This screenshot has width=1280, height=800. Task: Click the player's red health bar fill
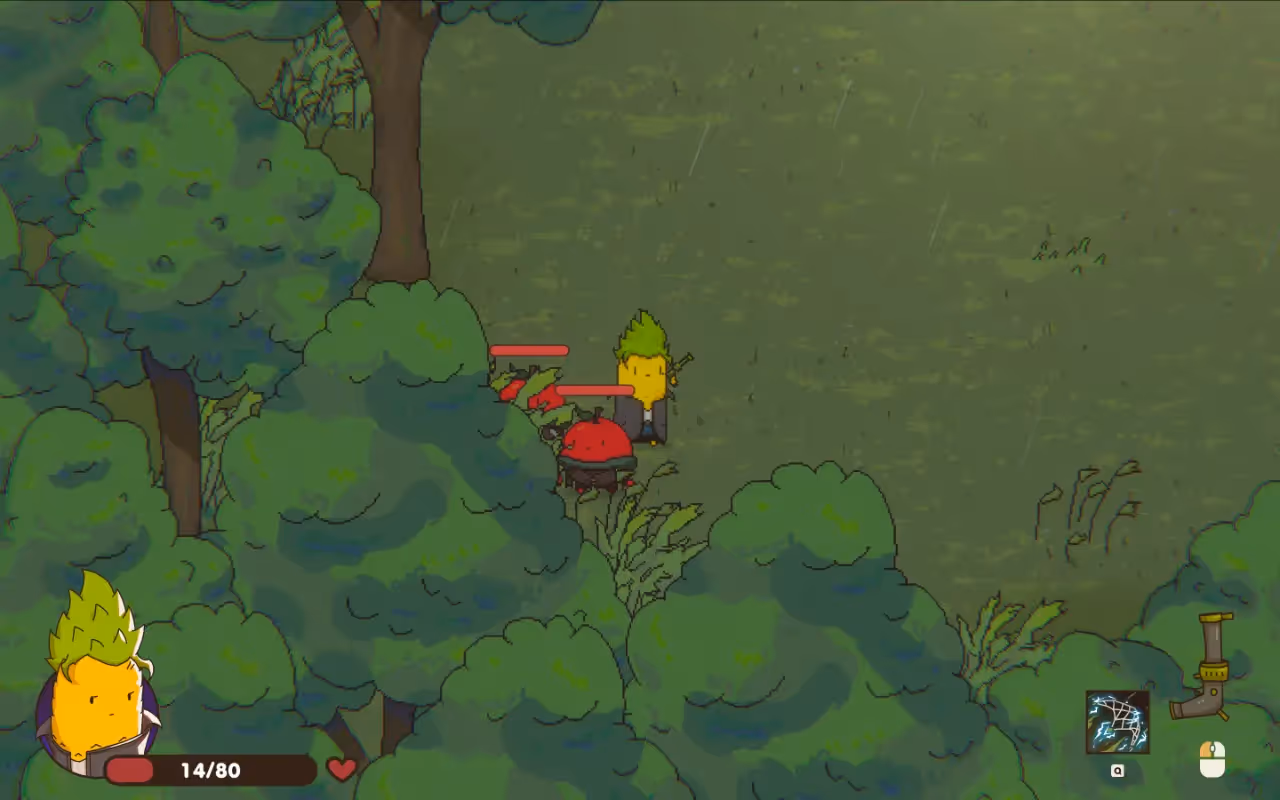pyautogui.click(x=130, y=770)
